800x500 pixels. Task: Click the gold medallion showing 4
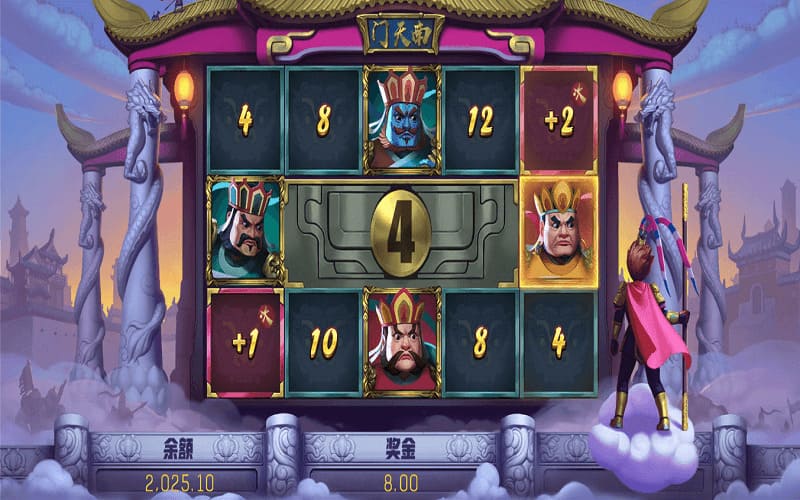click(x=402, y=231)
